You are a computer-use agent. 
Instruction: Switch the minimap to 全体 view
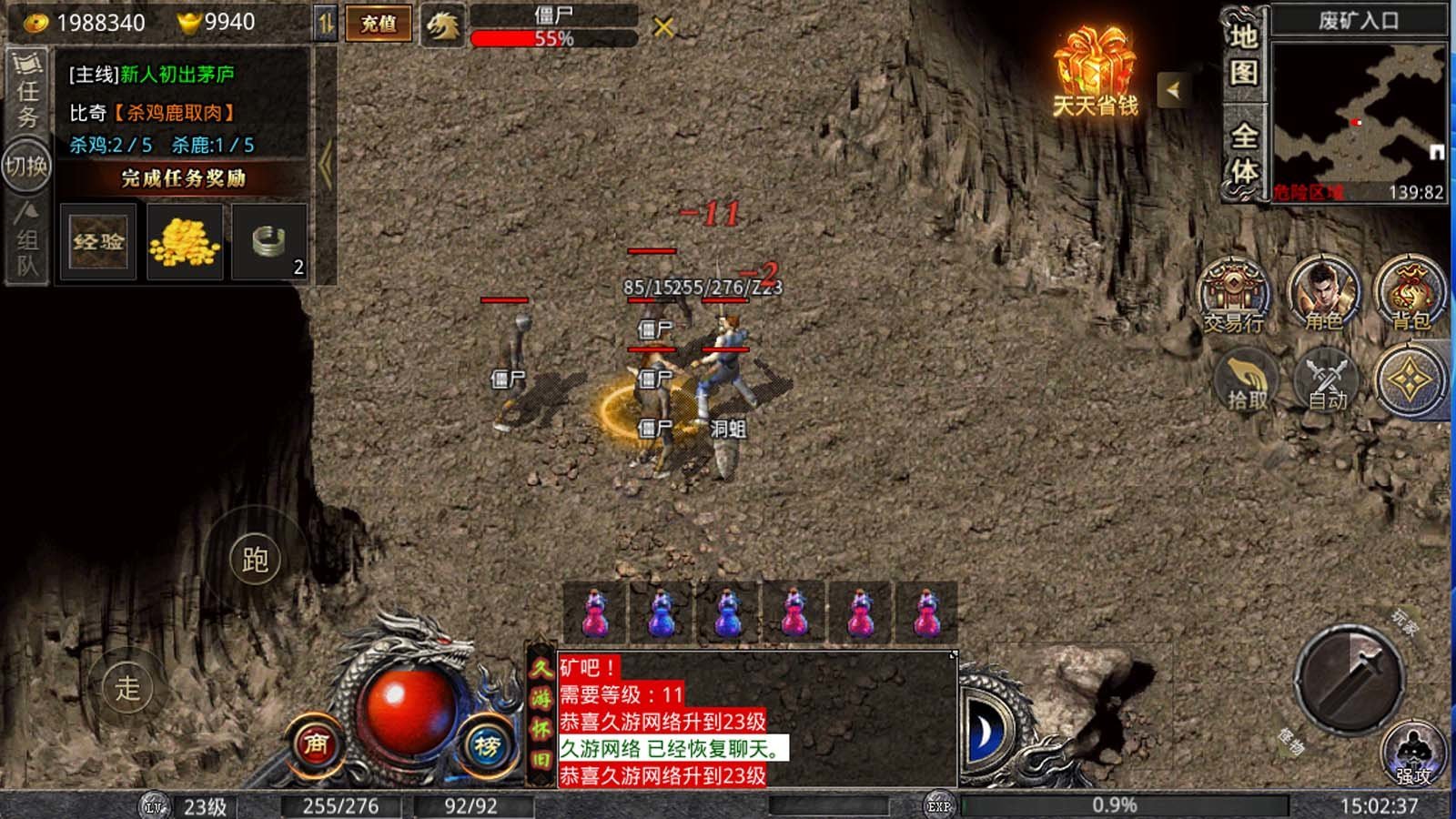coord(1243,153)
